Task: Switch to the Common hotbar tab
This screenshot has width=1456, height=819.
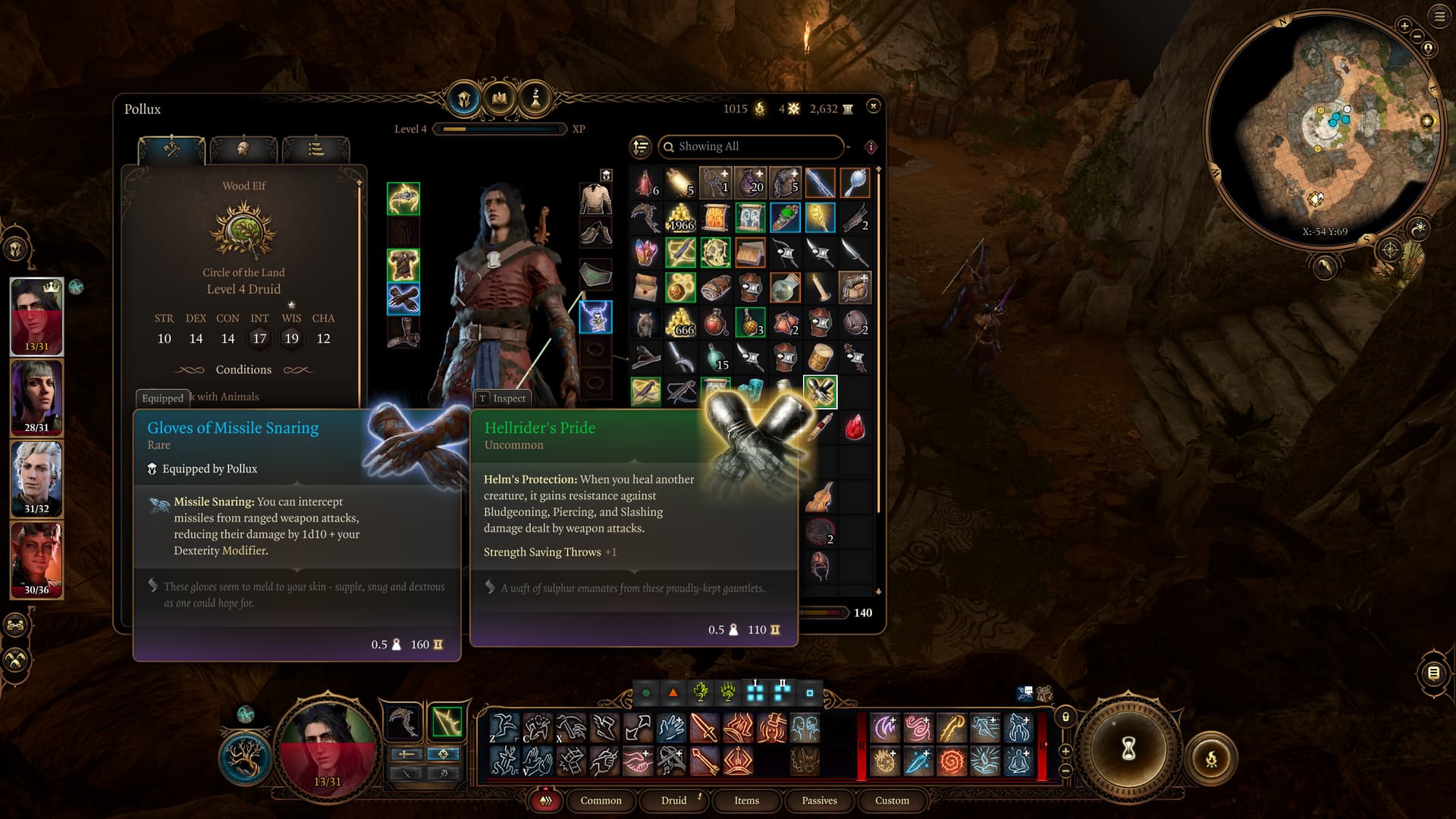Action: [601, 800]
